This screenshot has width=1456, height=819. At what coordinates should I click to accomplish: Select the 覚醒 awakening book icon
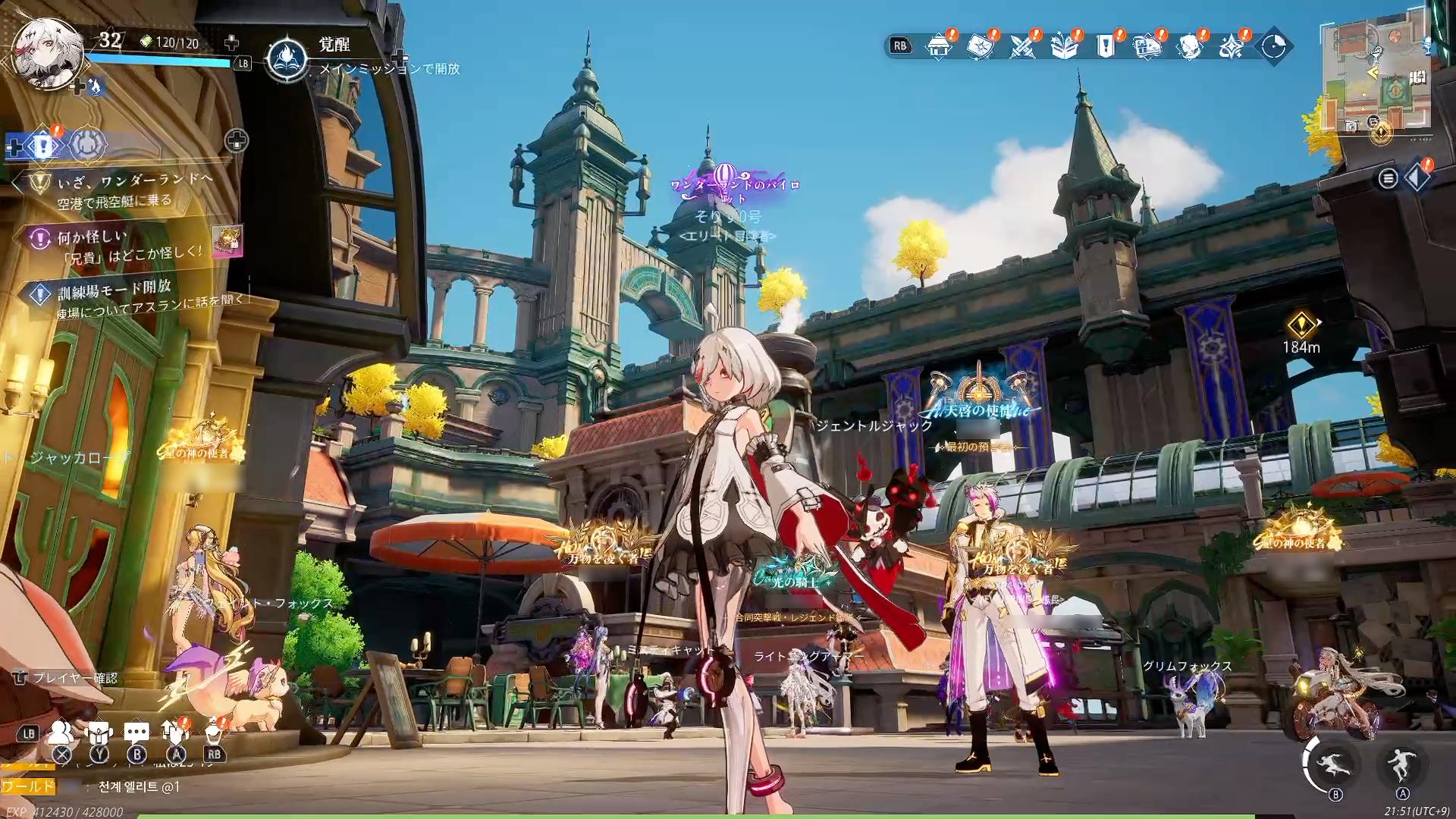pos(287,58)
